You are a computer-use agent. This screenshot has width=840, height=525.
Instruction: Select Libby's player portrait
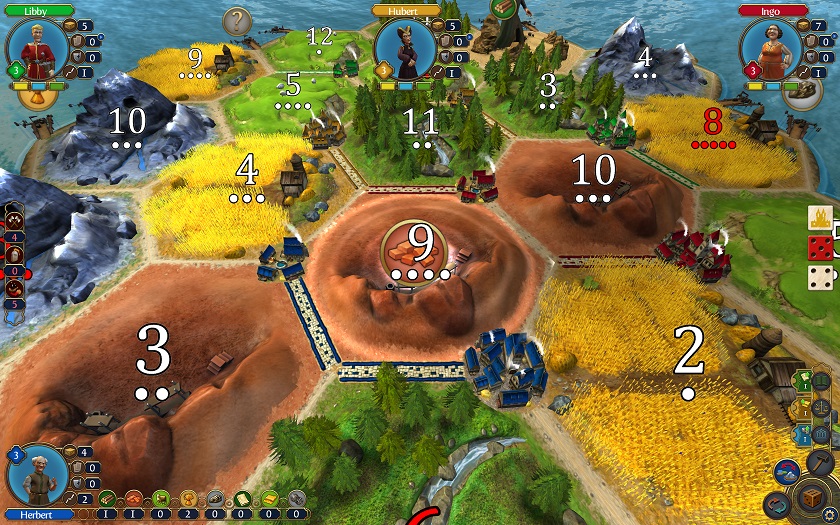(38, 47)
